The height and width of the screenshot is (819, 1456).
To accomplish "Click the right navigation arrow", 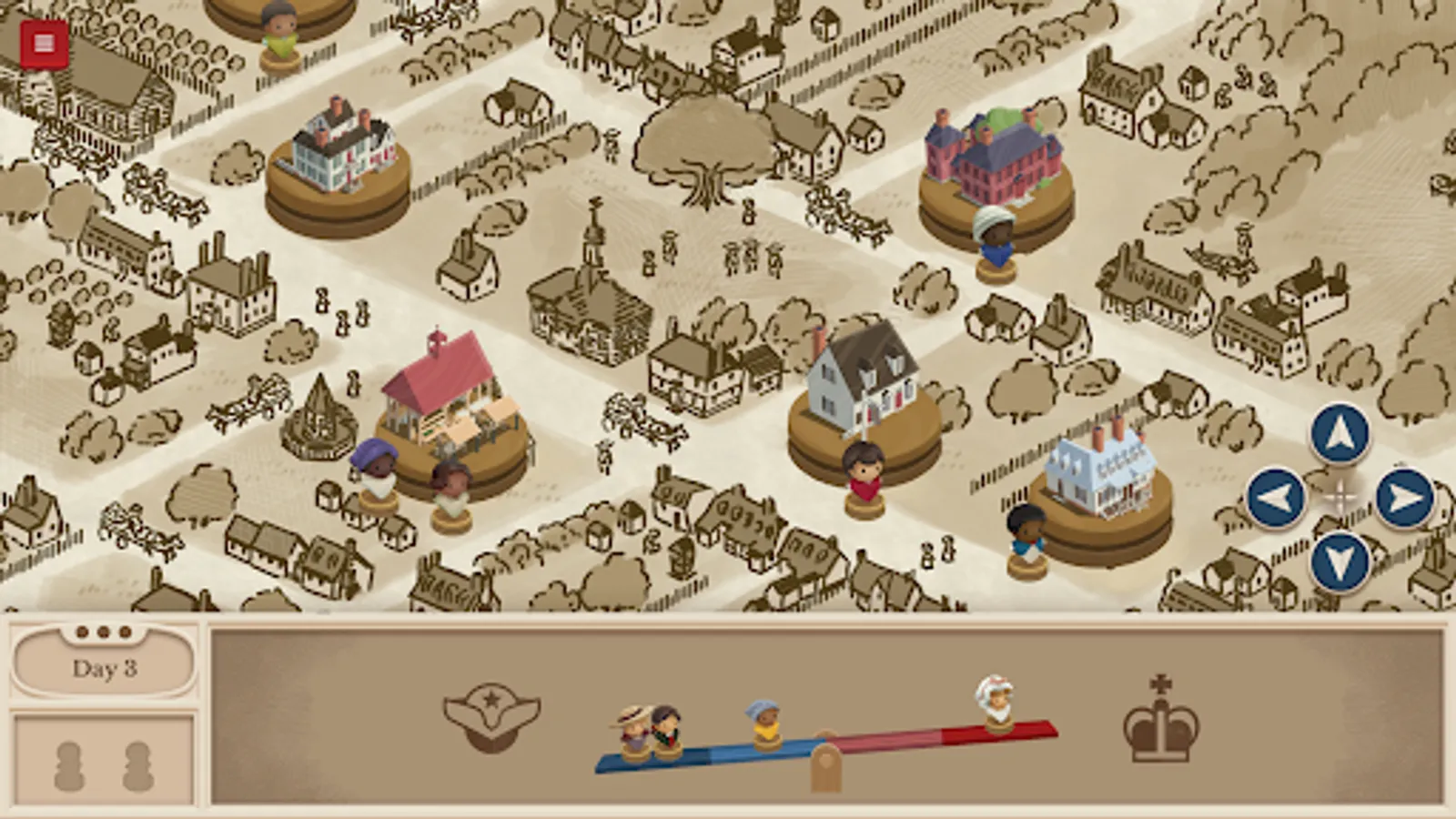I will tap(1405, 499).
